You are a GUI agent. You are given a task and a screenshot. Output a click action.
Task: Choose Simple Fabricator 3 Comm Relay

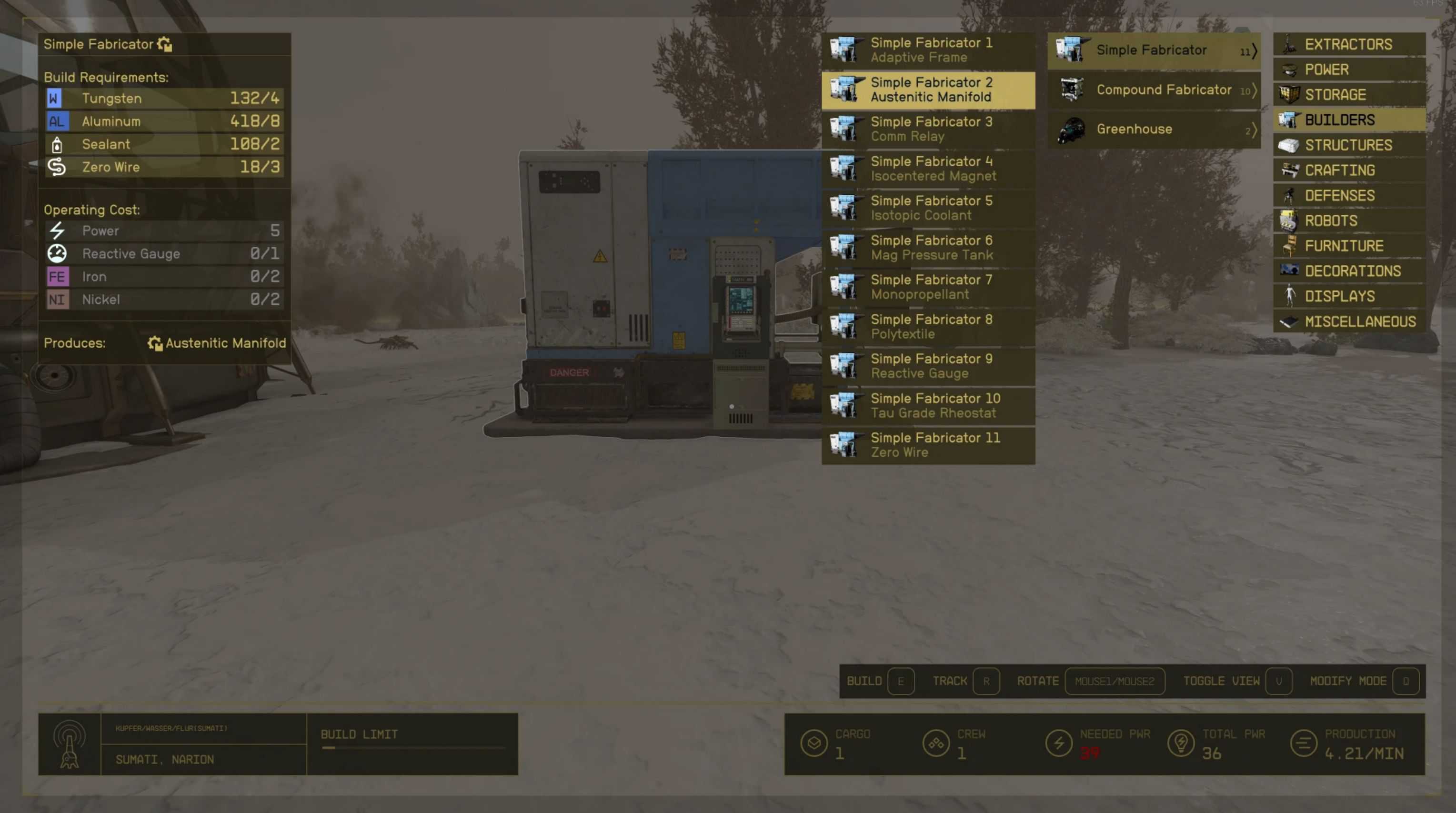tap(928, 130)
